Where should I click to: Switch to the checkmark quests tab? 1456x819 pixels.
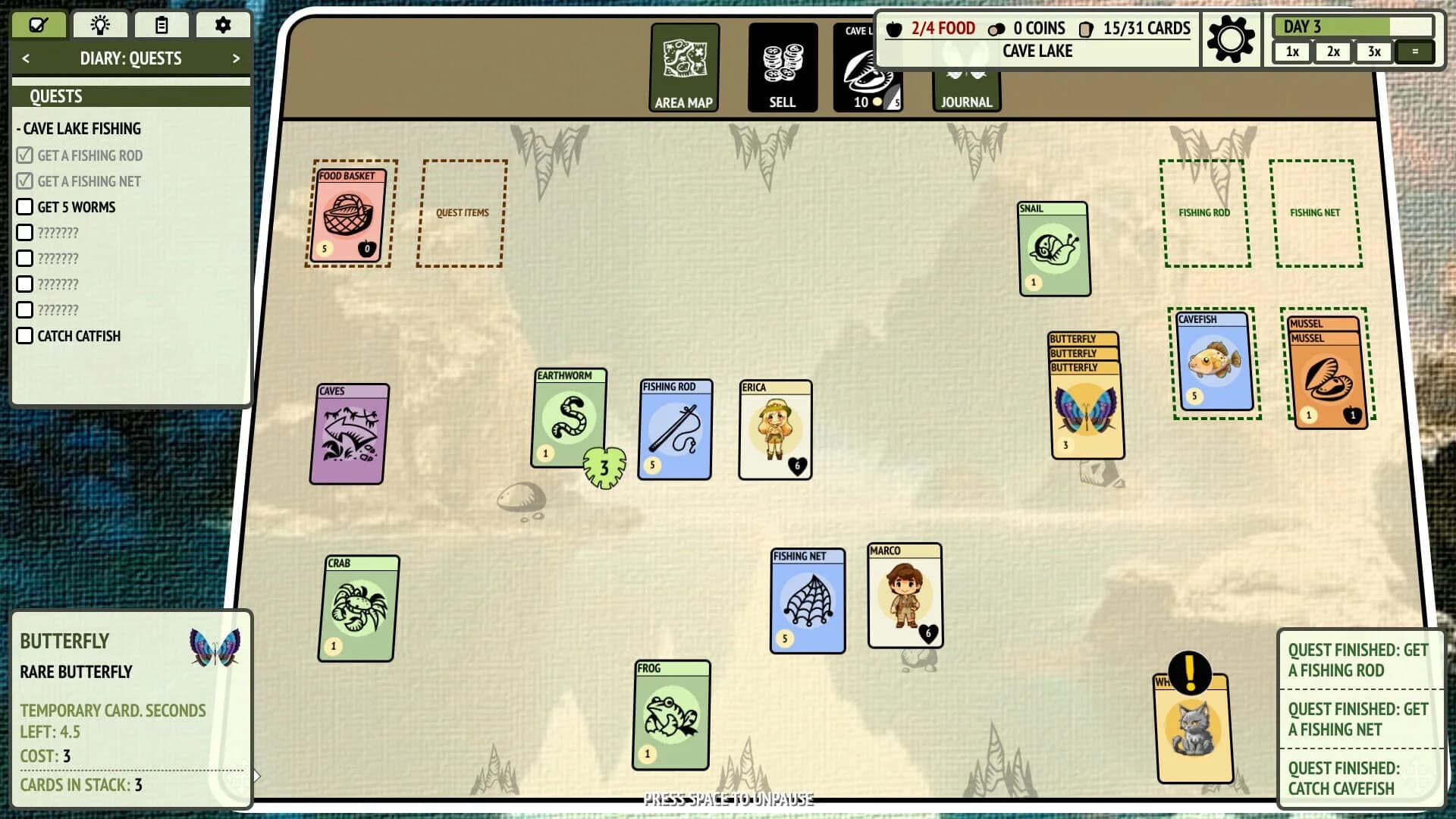click(38, 24)
